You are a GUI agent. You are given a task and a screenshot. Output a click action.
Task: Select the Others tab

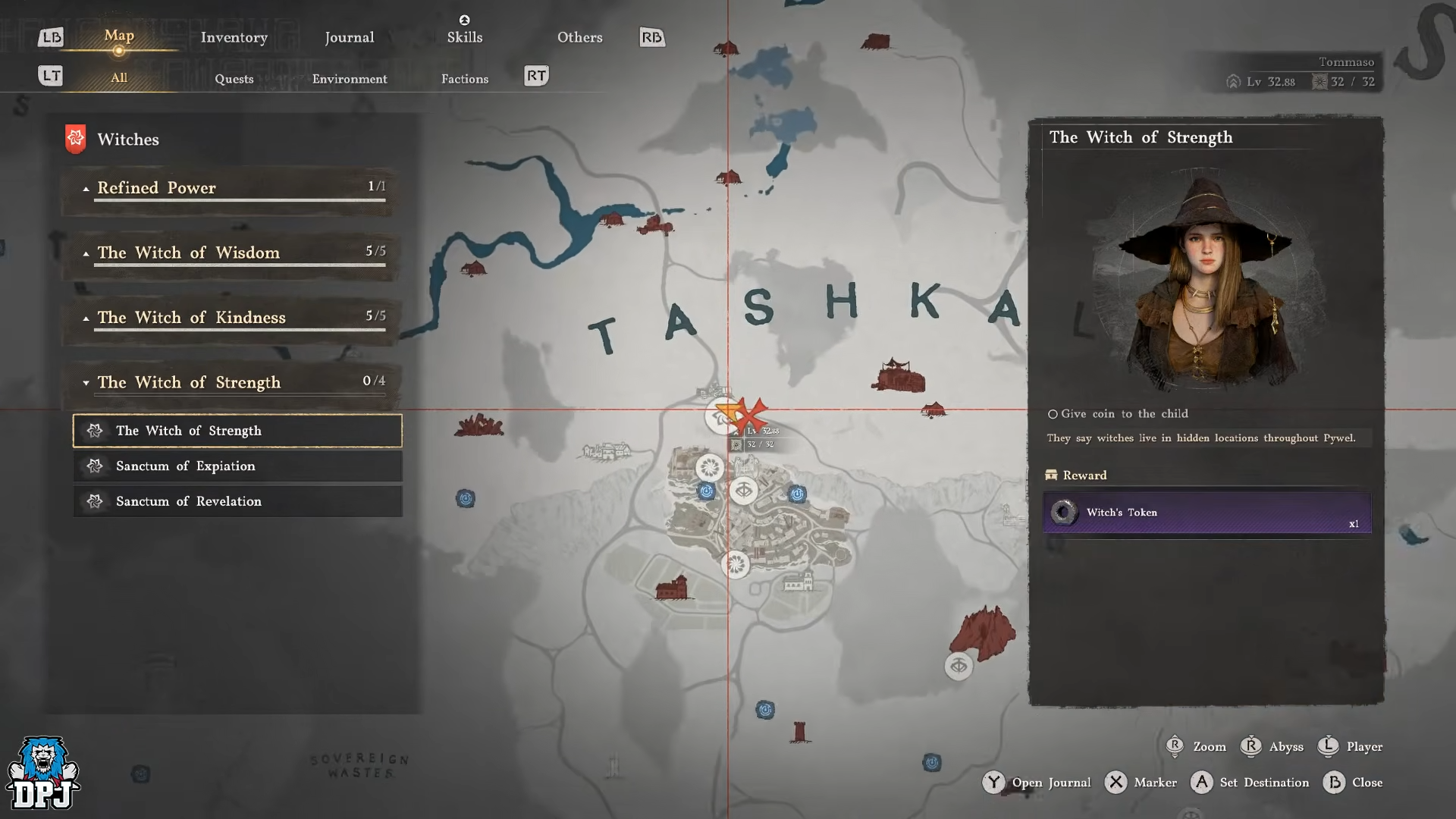pyautogui.click(x=579, y=37)
